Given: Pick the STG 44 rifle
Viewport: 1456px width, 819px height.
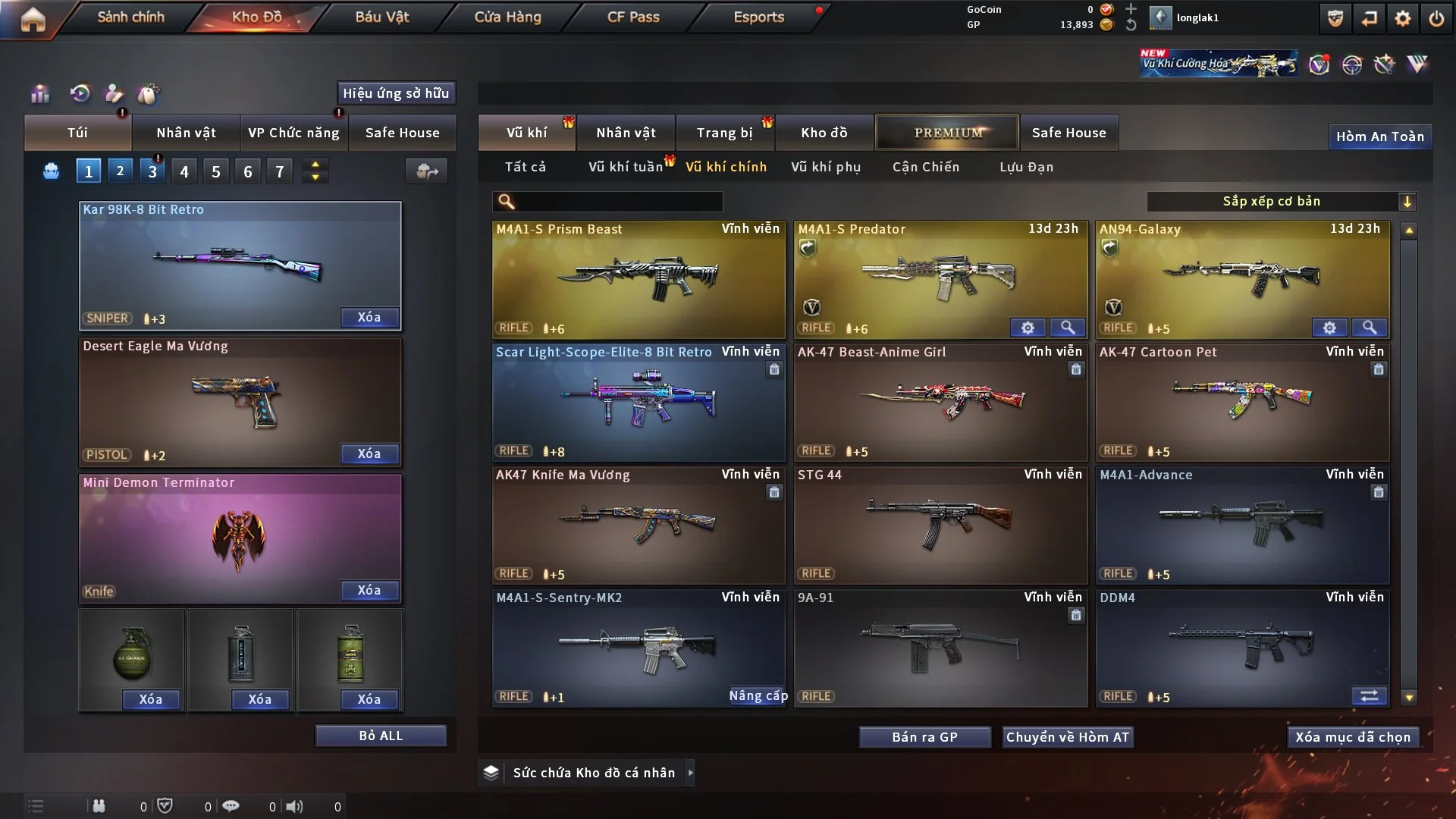Looking at the screenshot, I should (x=940, y=525).
